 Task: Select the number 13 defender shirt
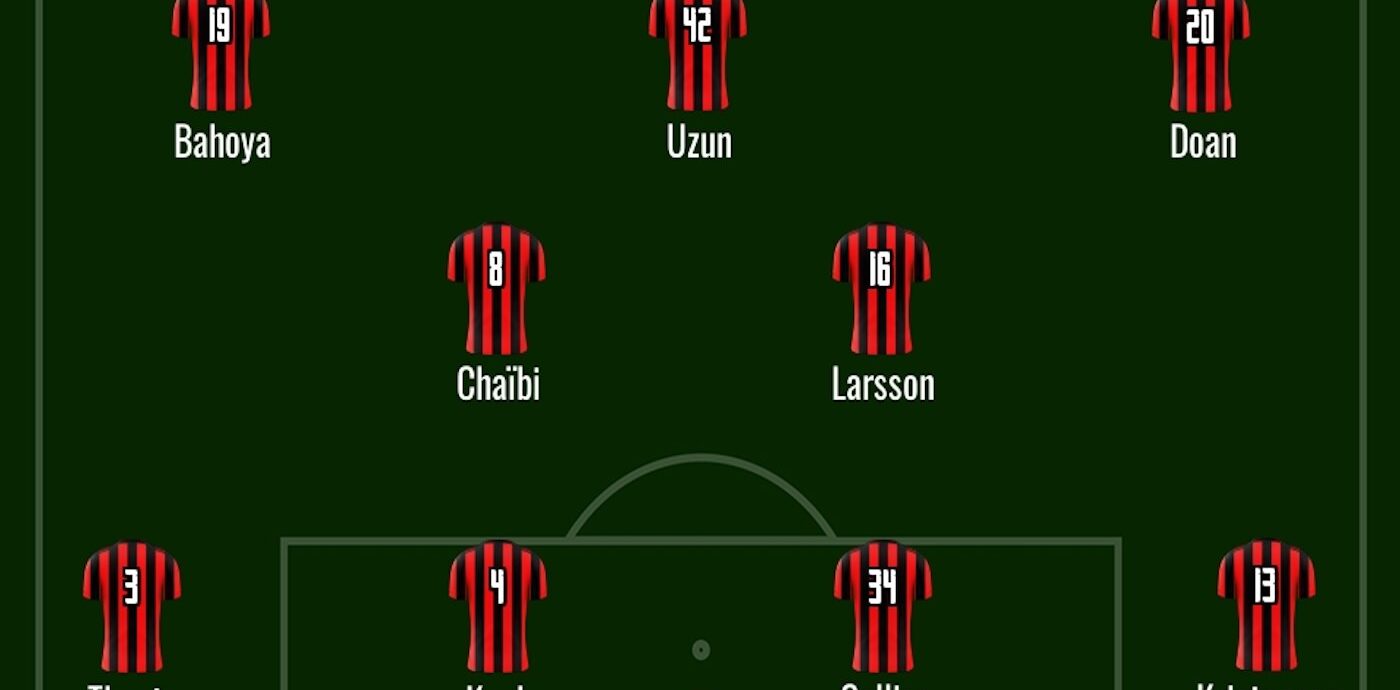[1265, 606]
